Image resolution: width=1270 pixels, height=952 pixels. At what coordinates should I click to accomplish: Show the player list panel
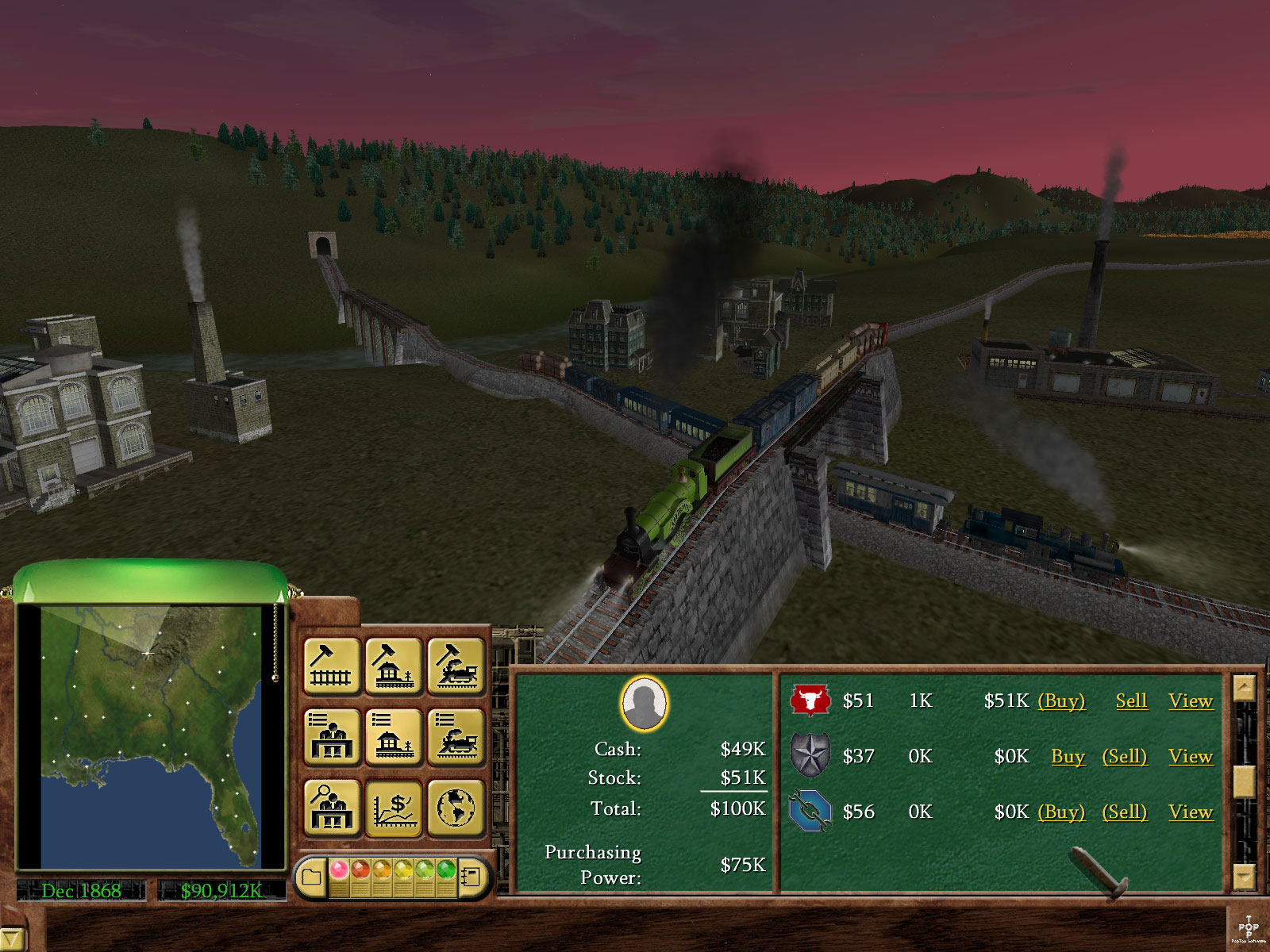332,737
